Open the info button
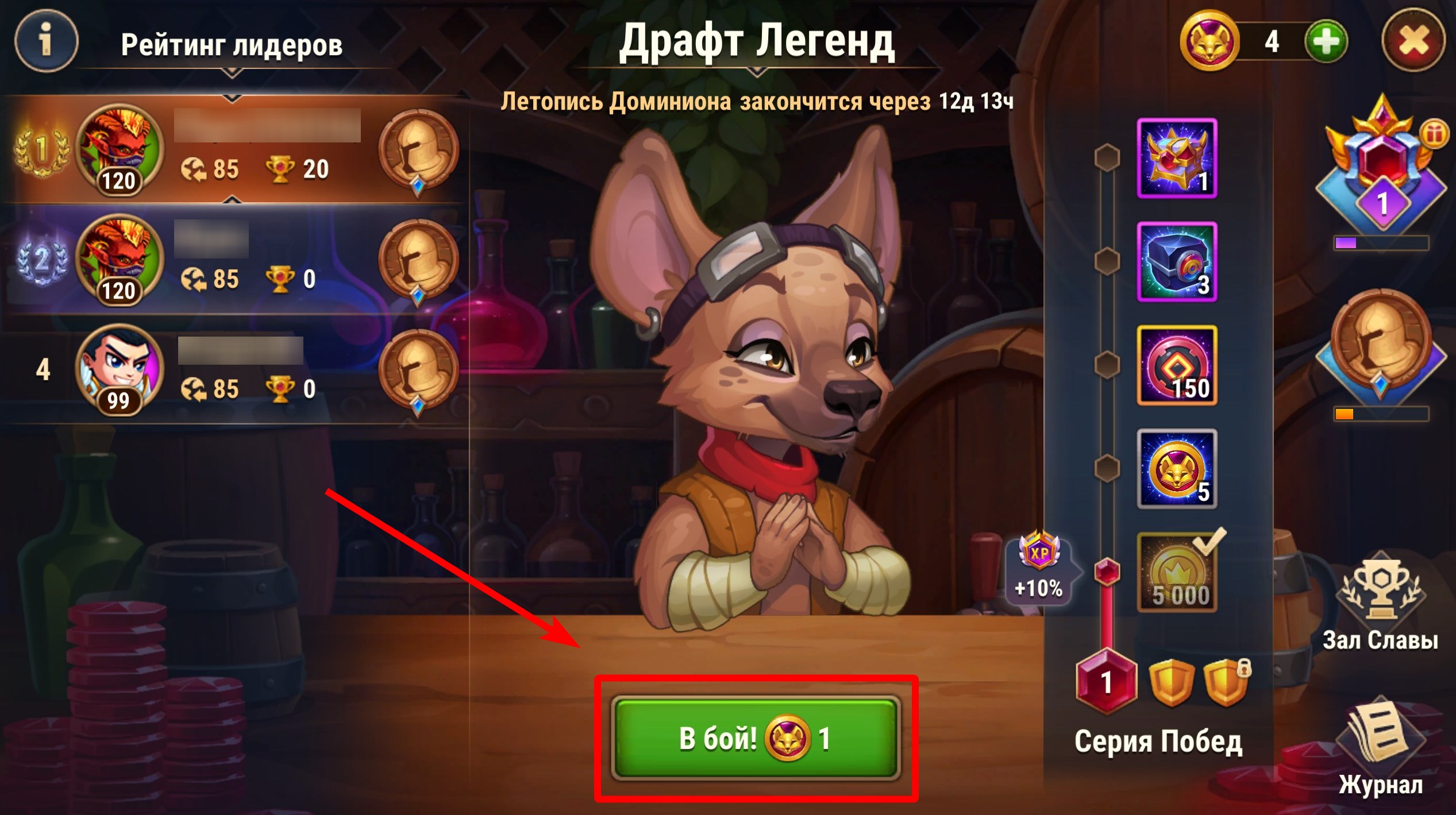 46,41
